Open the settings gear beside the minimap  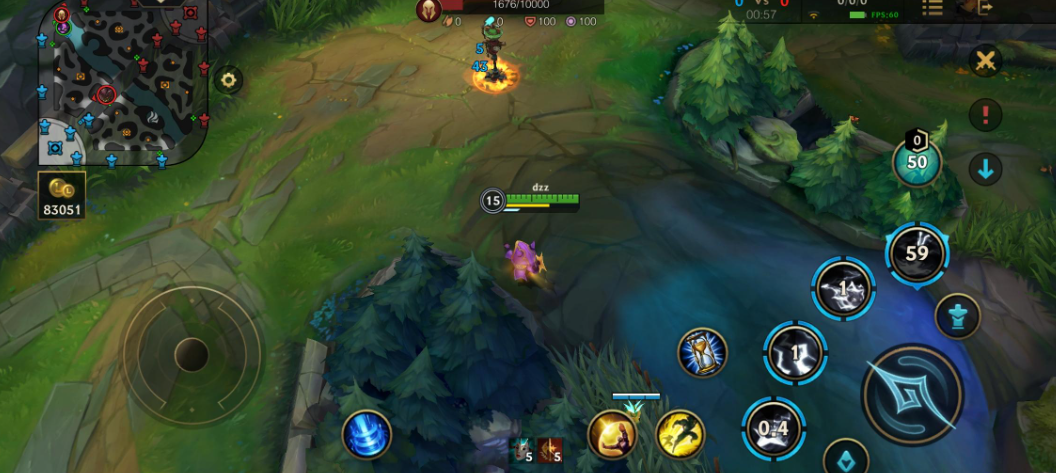(x=228, y=81)
